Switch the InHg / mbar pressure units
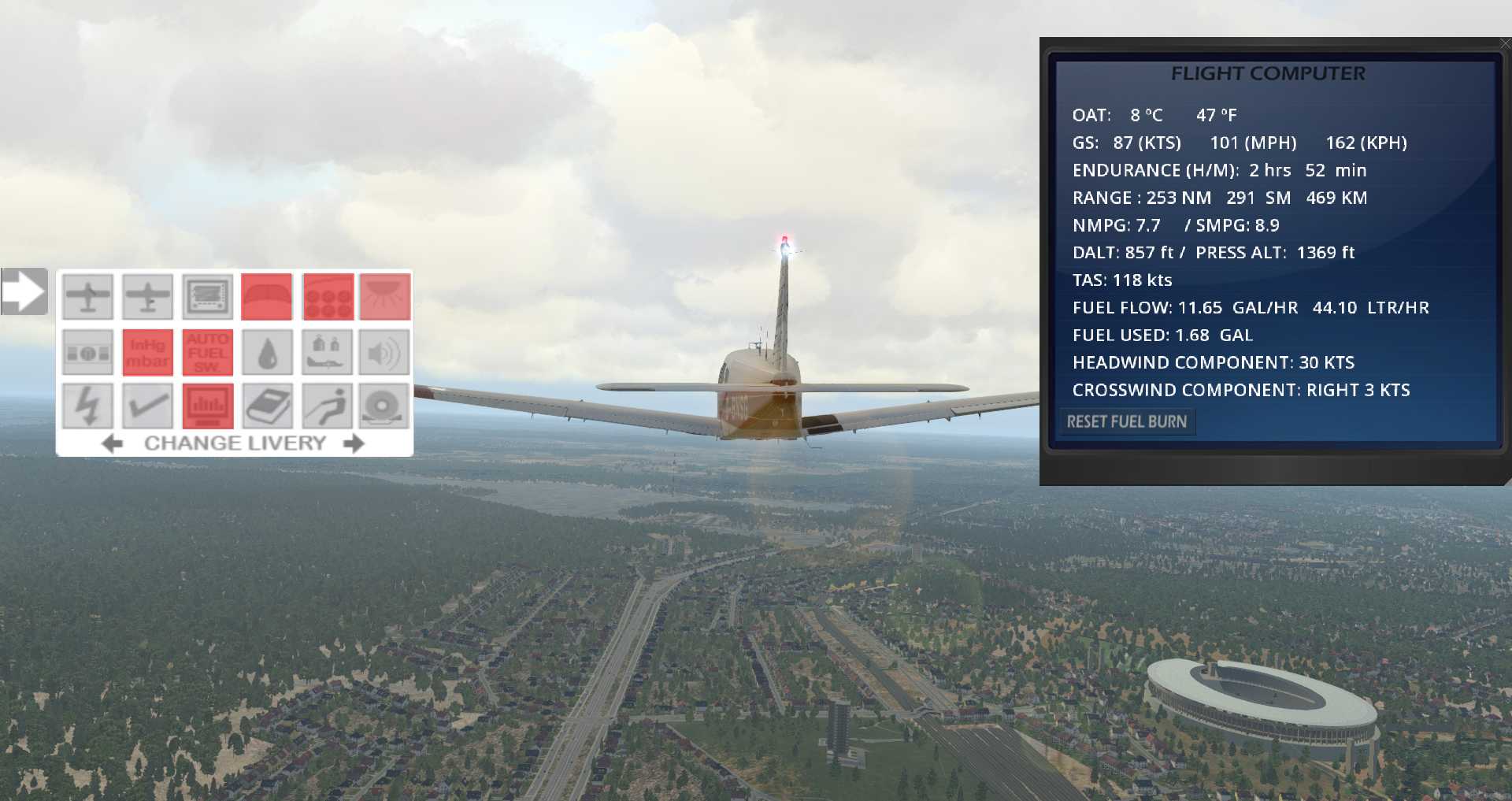Screen dimensions: 1512x801 [x=147, y=352]
